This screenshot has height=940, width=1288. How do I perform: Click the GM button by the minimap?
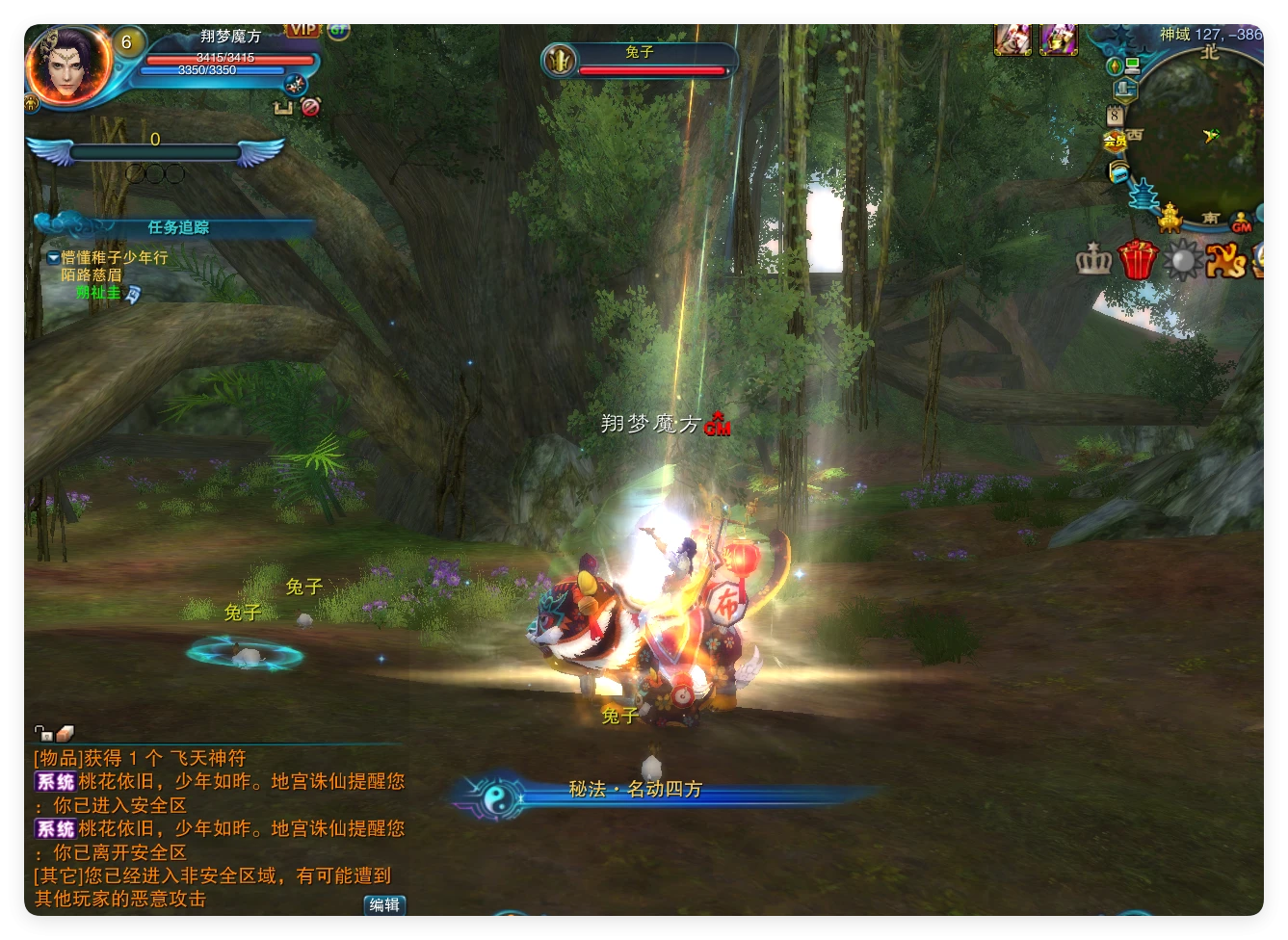click(x=1242, y=222)
